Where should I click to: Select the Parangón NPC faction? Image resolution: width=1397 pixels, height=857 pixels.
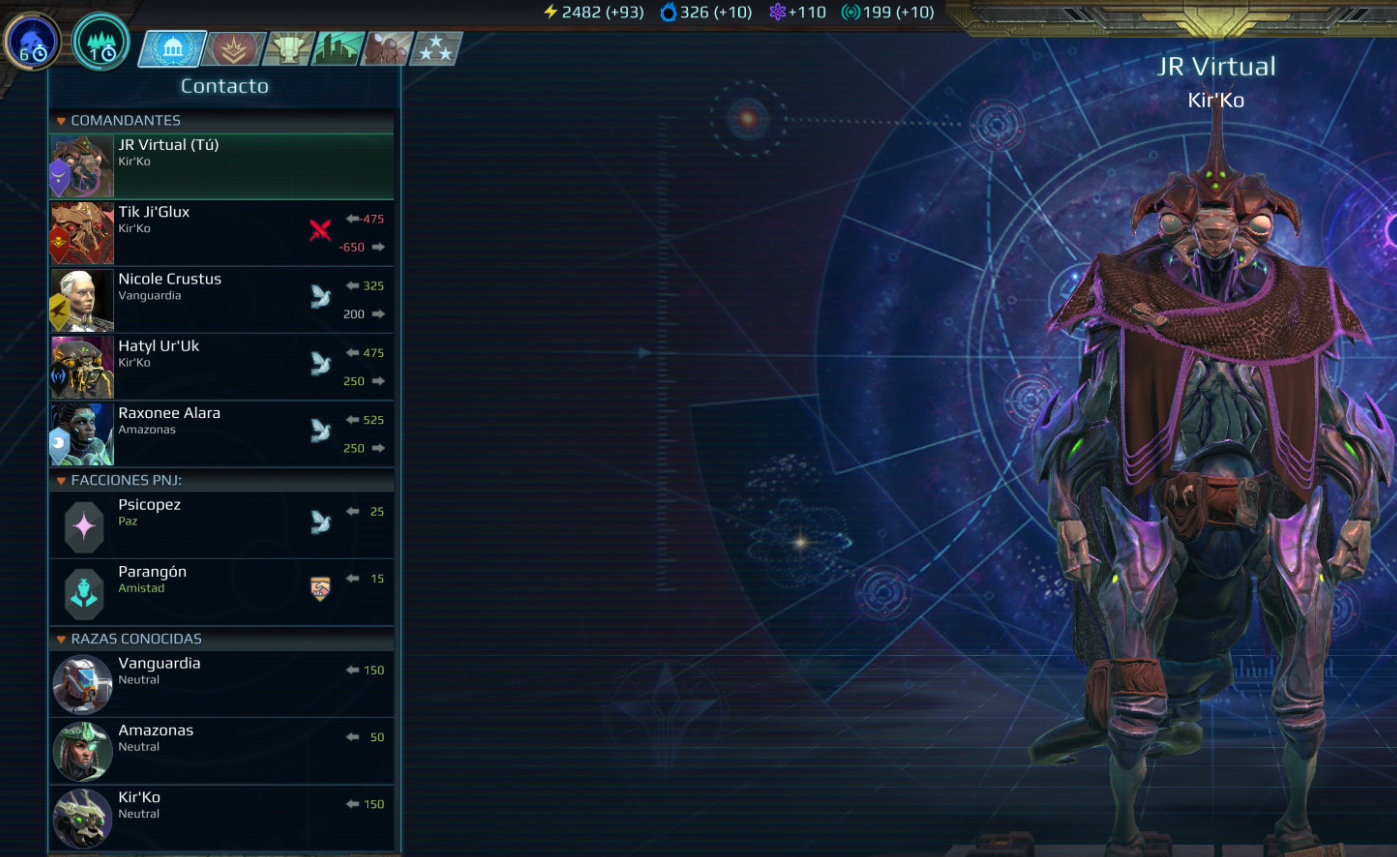(221, 592)
